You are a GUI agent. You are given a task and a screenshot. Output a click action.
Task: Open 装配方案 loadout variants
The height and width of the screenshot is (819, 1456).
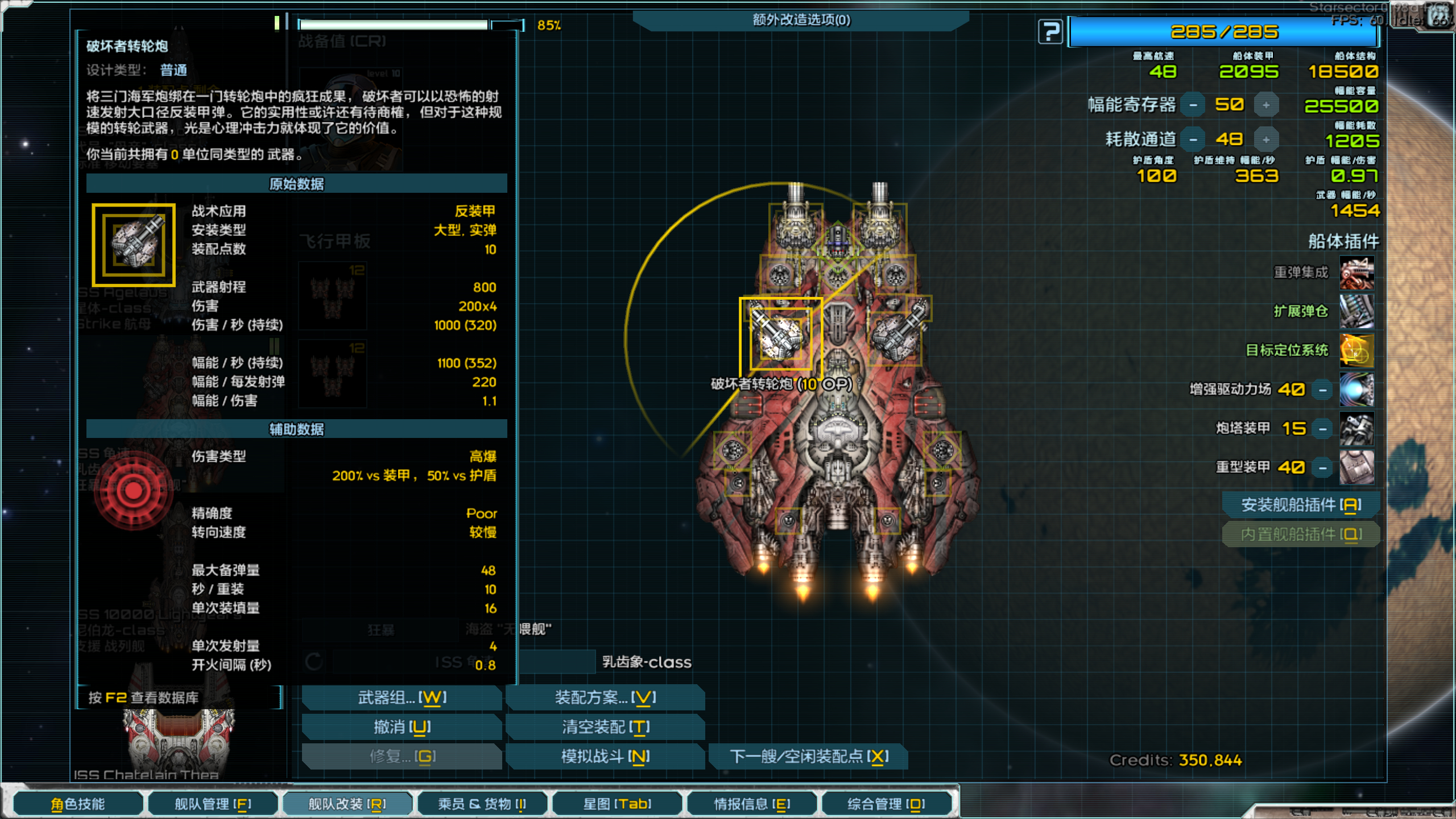605,697
